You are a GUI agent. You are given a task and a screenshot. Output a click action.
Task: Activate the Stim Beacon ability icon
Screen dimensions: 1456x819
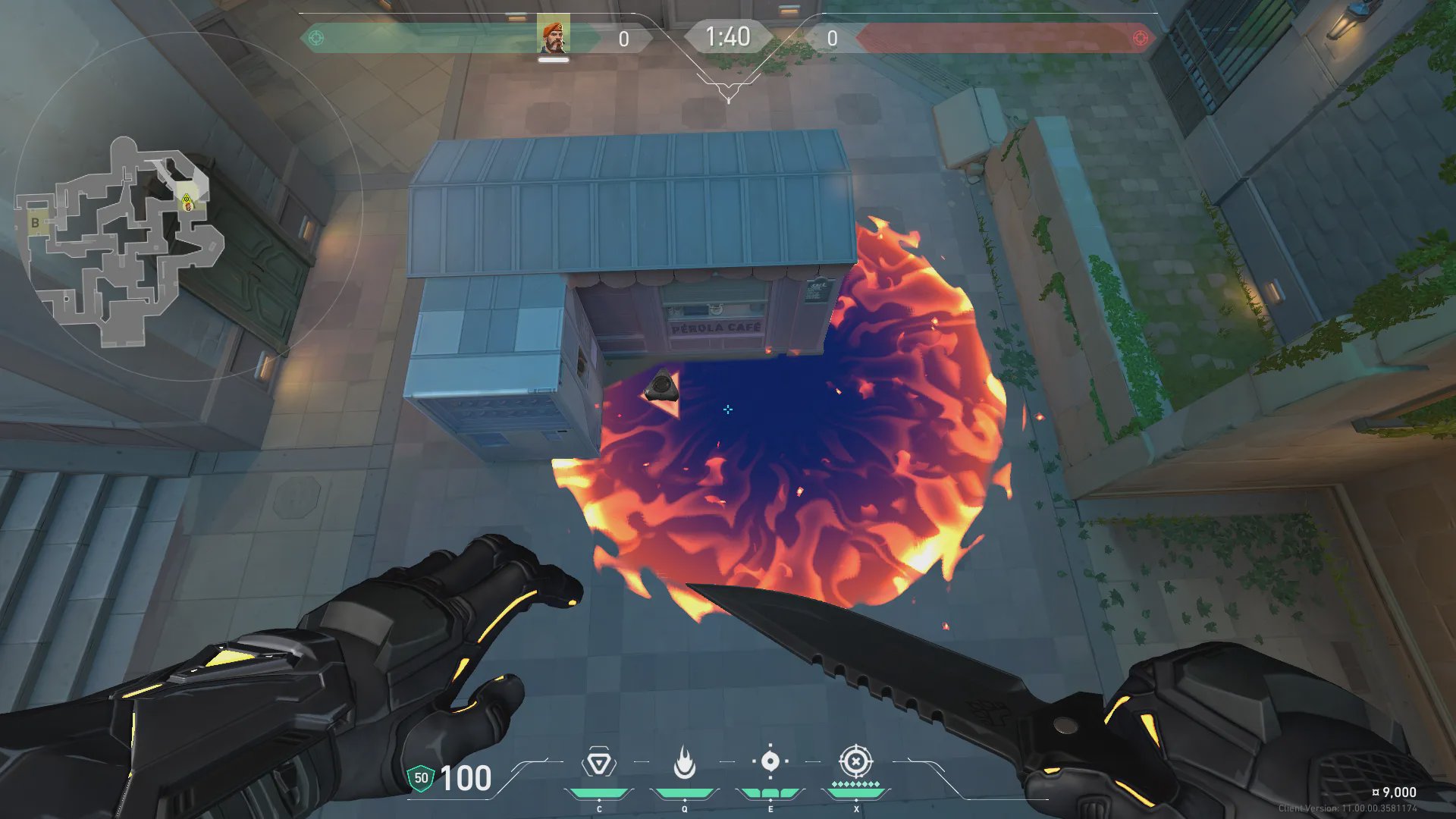(598, 763)
